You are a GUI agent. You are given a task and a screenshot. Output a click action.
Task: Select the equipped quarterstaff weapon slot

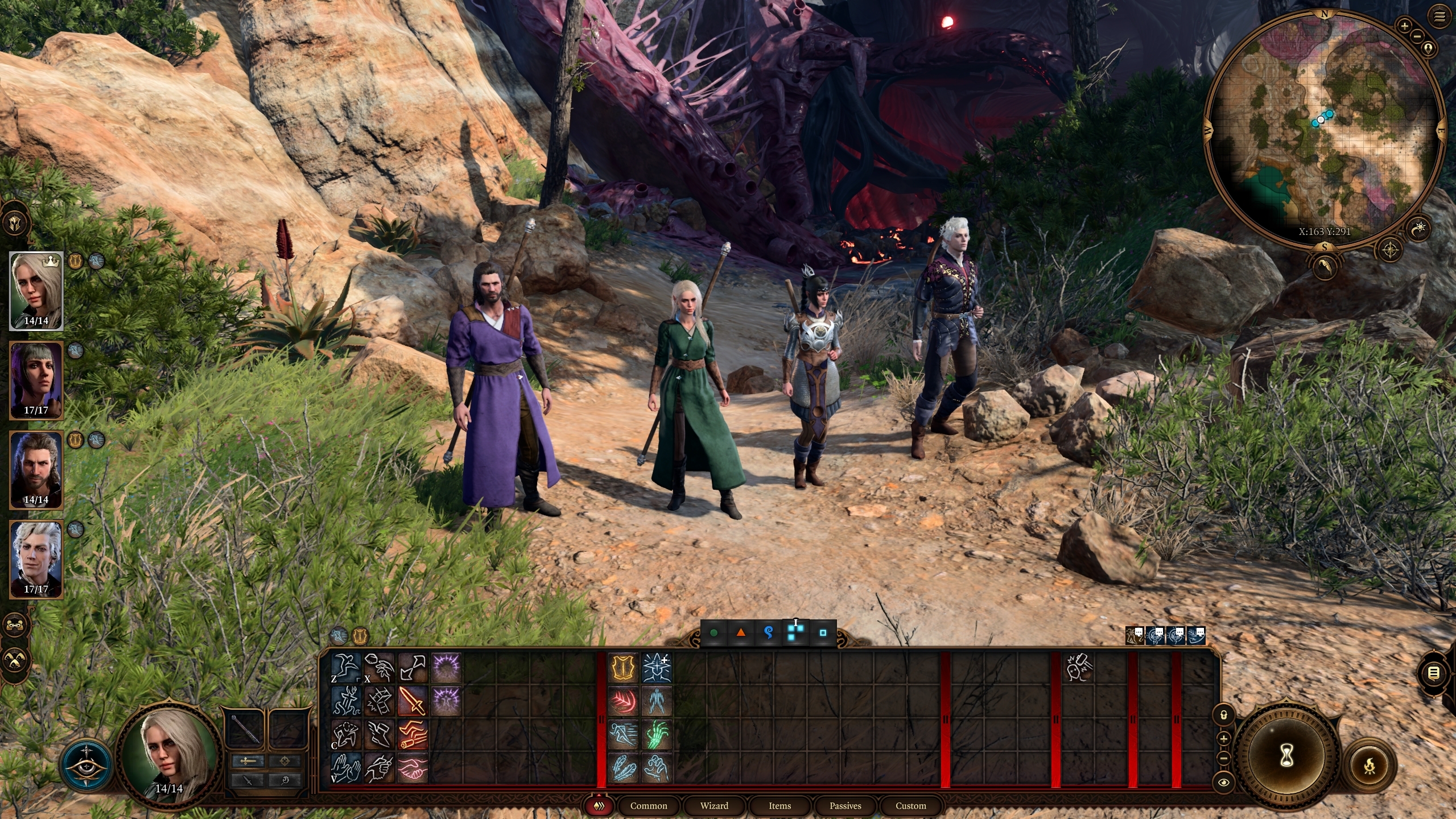[245, 729]
